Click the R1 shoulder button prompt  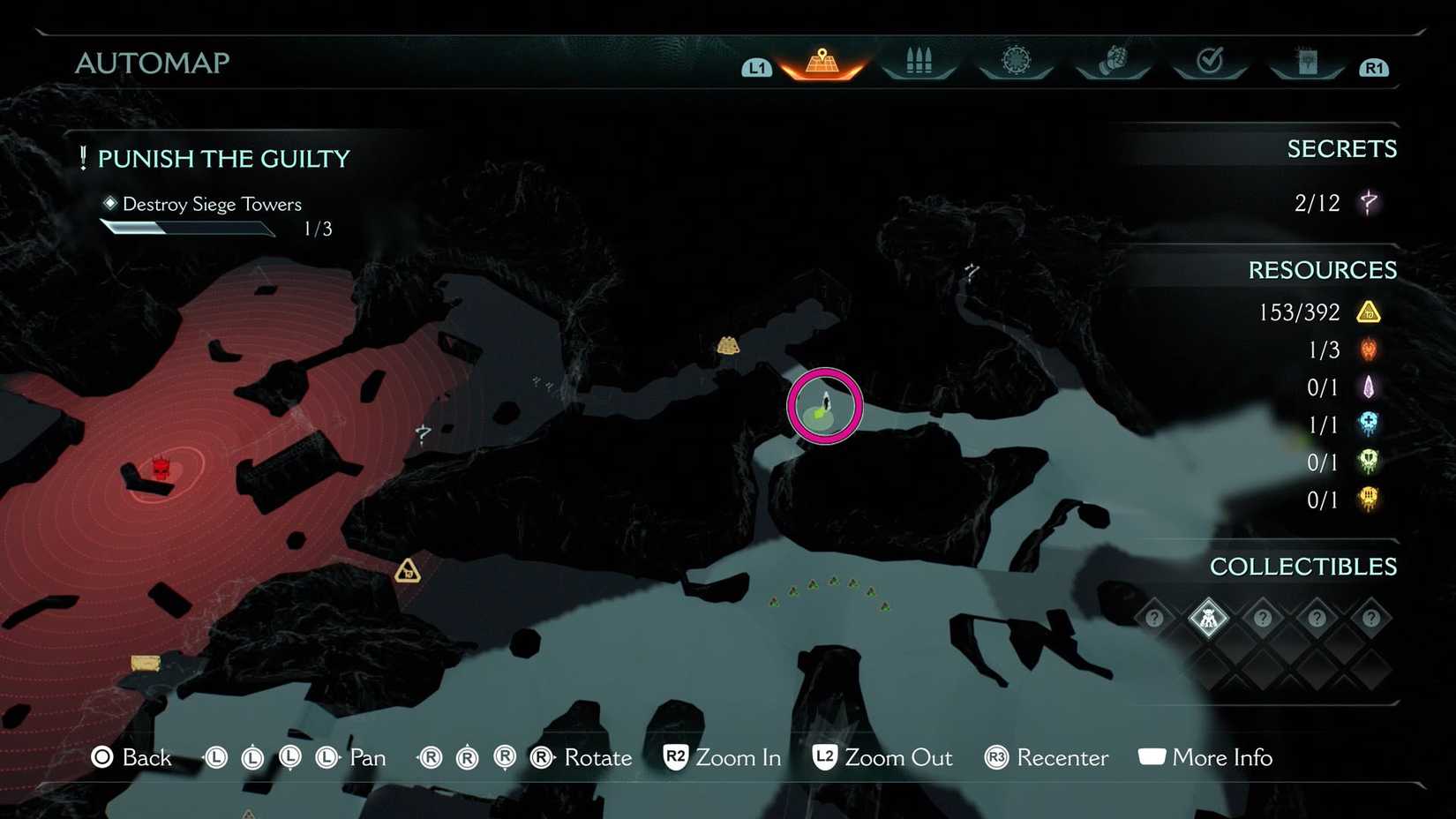pyautogui.click(x=1373, y=67)
